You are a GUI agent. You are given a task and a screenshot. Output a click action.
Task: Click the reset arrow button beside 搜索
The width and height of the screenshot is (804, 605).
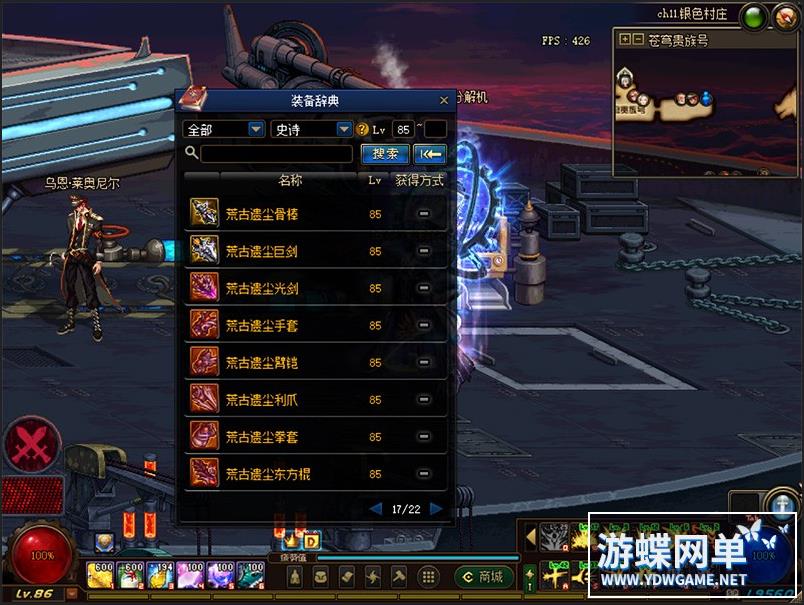pos(430,154)
